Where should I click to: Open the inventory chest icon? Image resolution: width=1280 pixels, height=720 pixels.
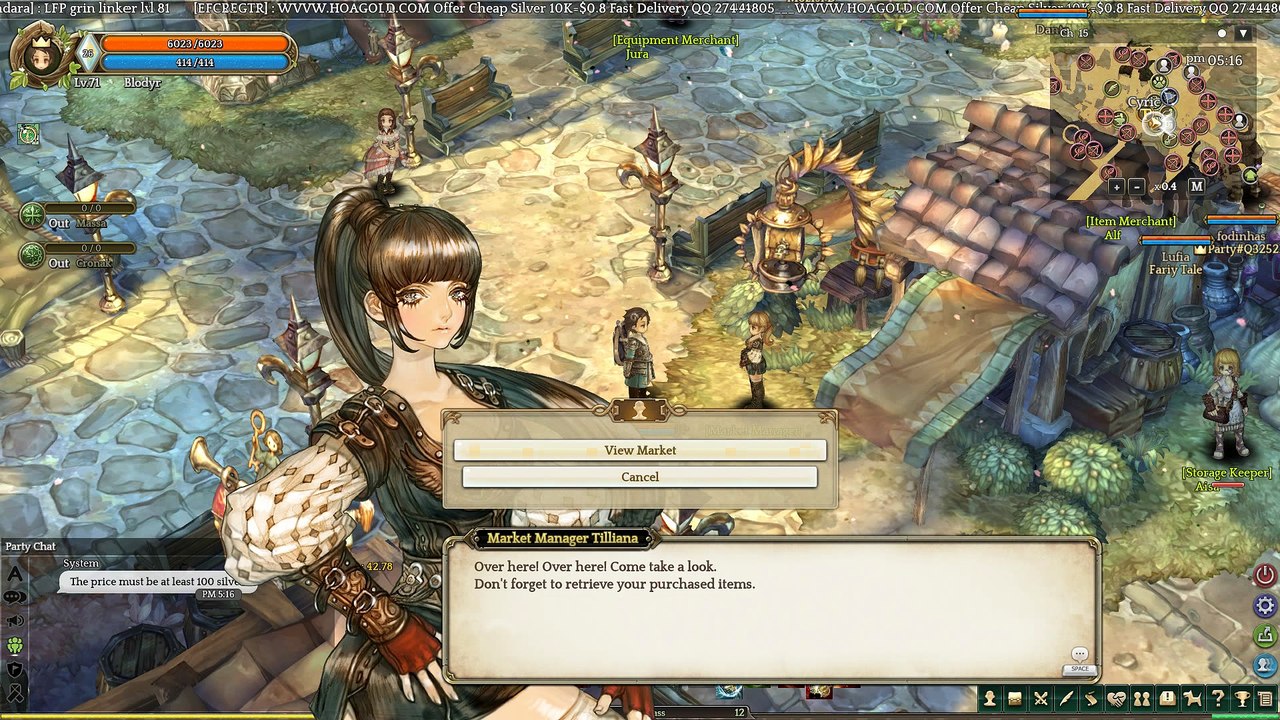[1015, 699]
